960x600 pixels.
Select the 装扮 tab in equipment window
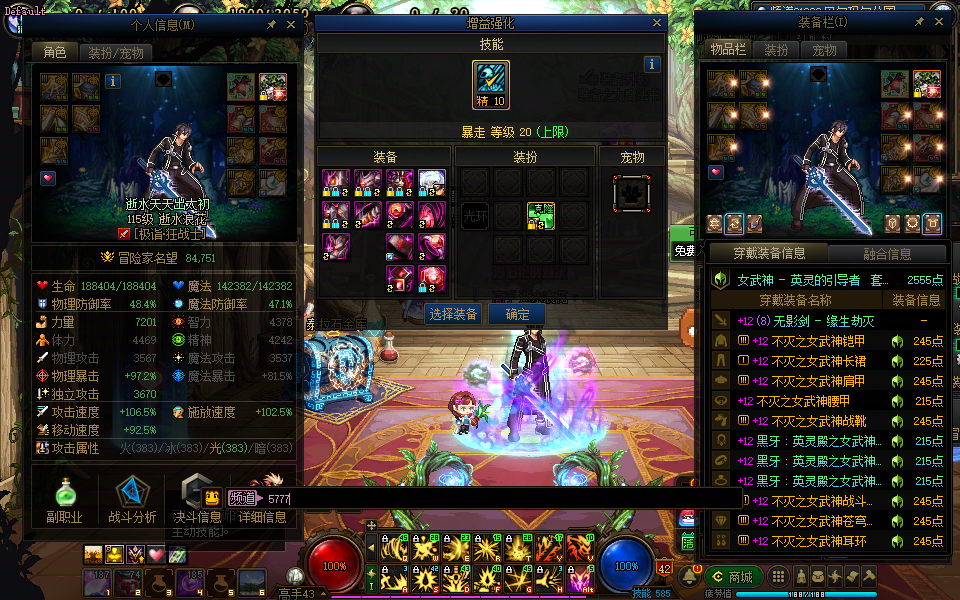[x=776, y=50]
